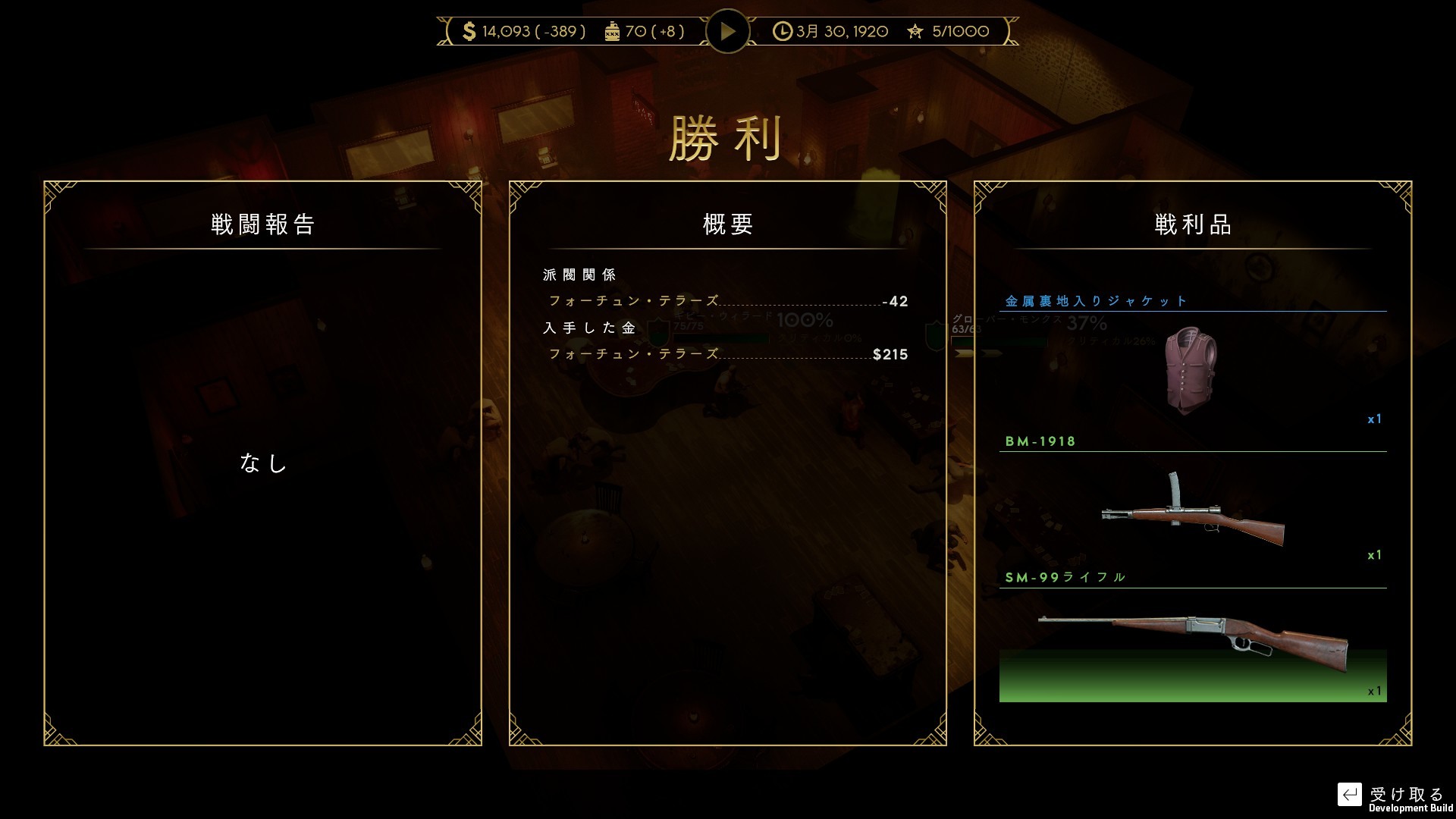Open the 概要 summary panel
Viewport: 1456px width, 819px height.
(x=726, y=224)
